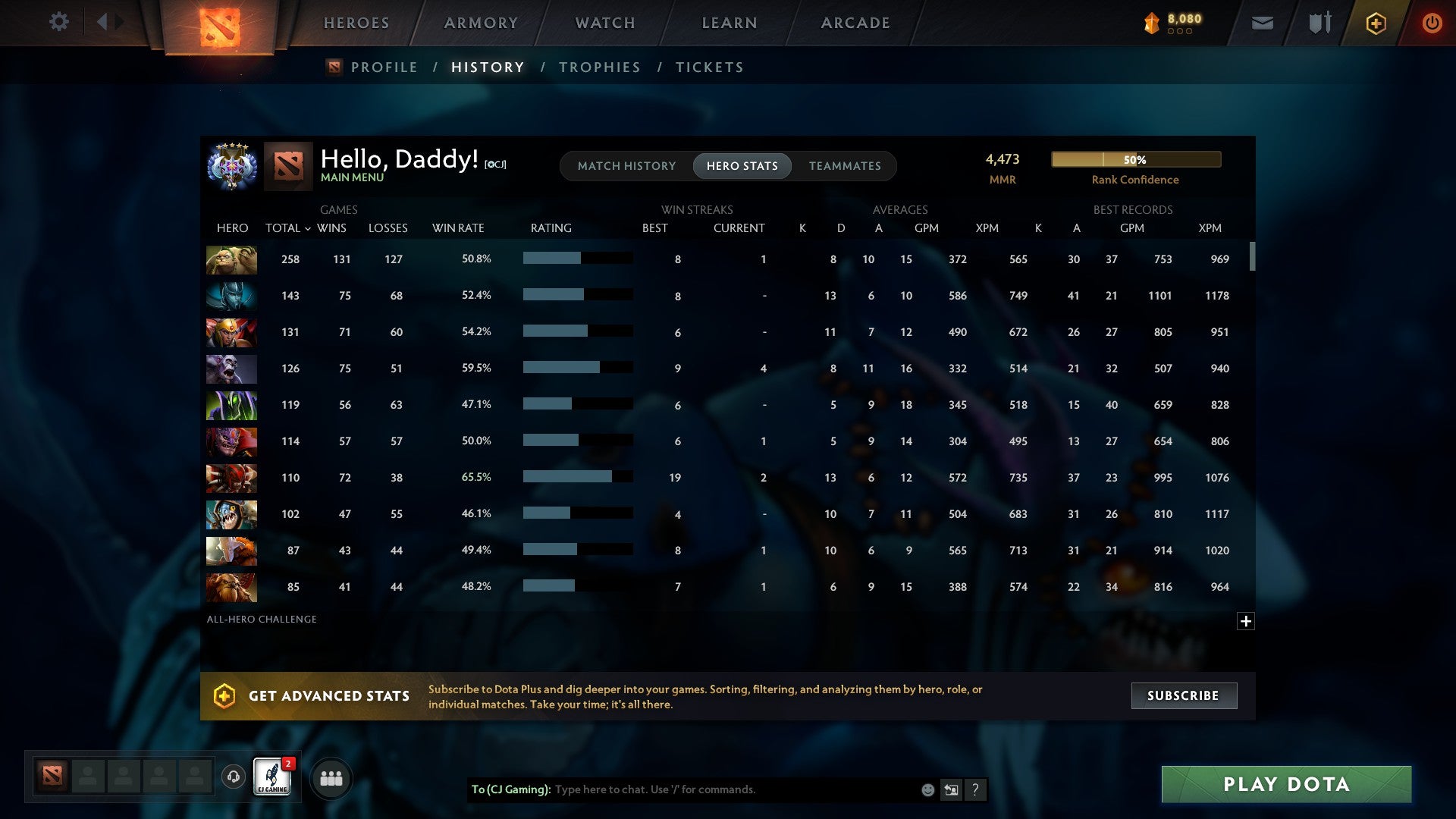Click the Subscribe button for Dota Plus

click(x=1183, y=695)
